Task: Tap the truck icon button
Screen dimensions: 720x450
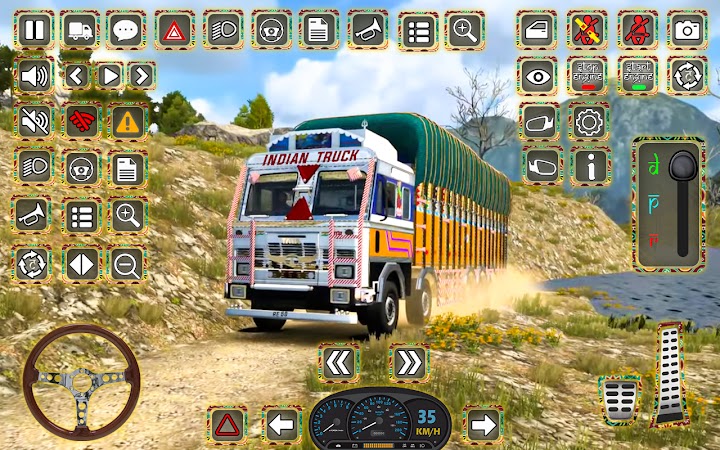Action: [79, 30]
